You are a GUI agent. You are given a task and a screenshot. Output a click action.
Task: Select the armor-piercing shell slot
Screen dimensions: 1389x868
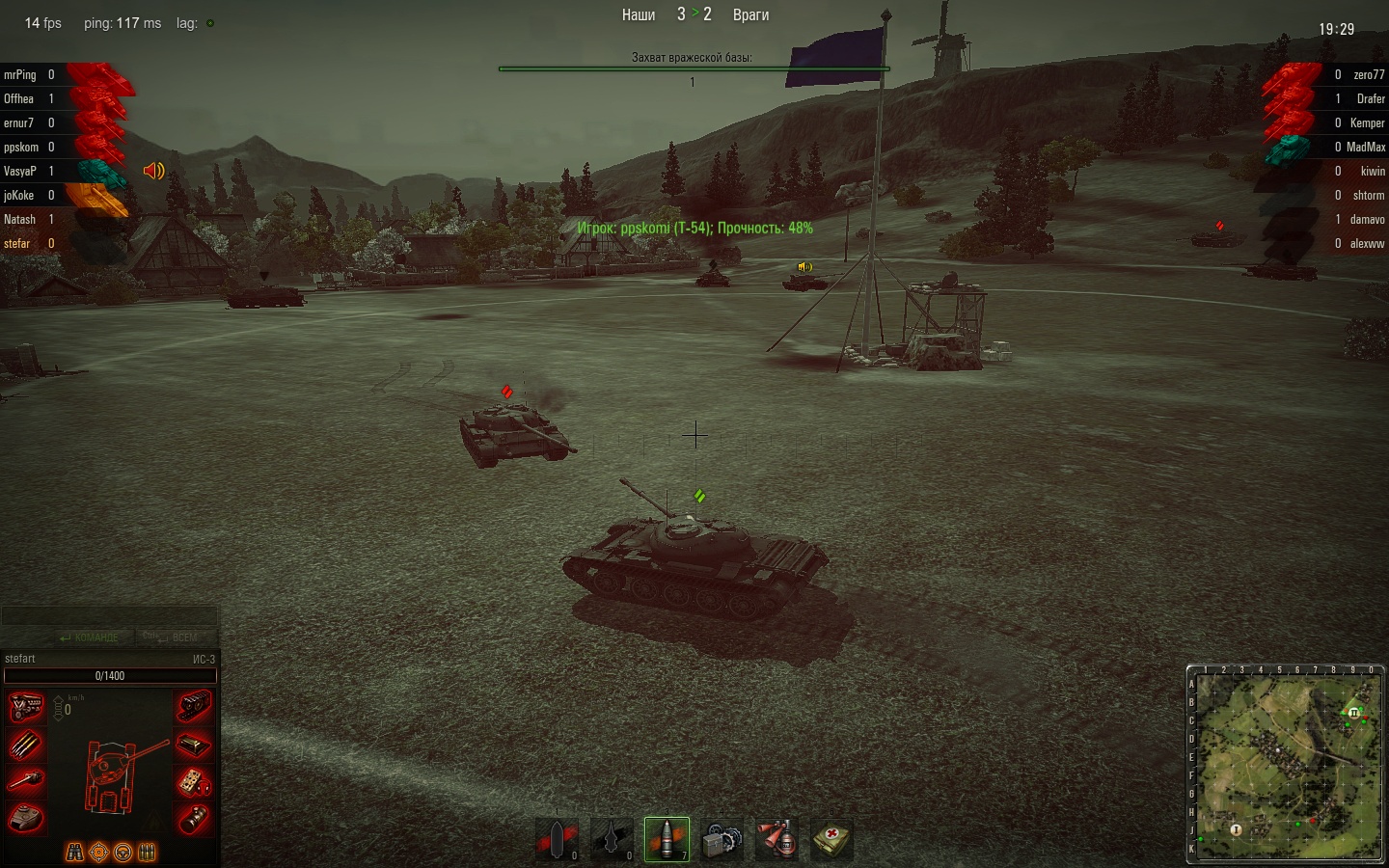(557, 839)
